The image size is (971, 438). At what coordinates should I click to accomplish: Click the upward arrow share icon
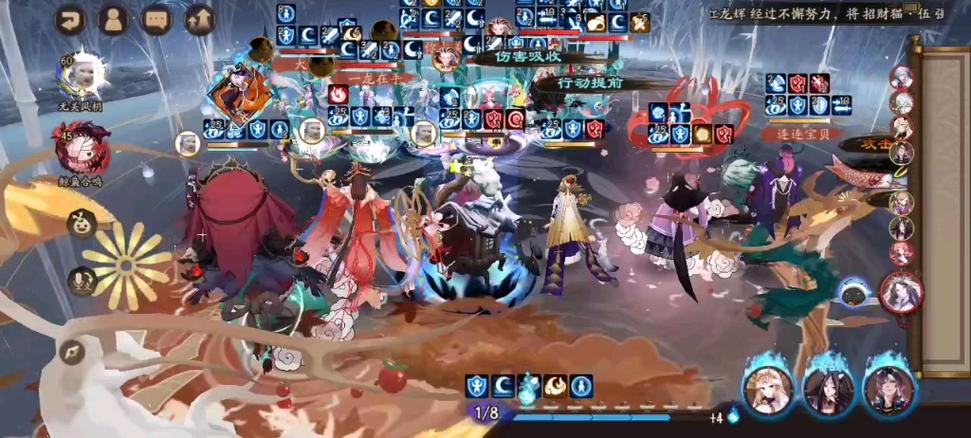pyautogui.click(x=199, y=20)
